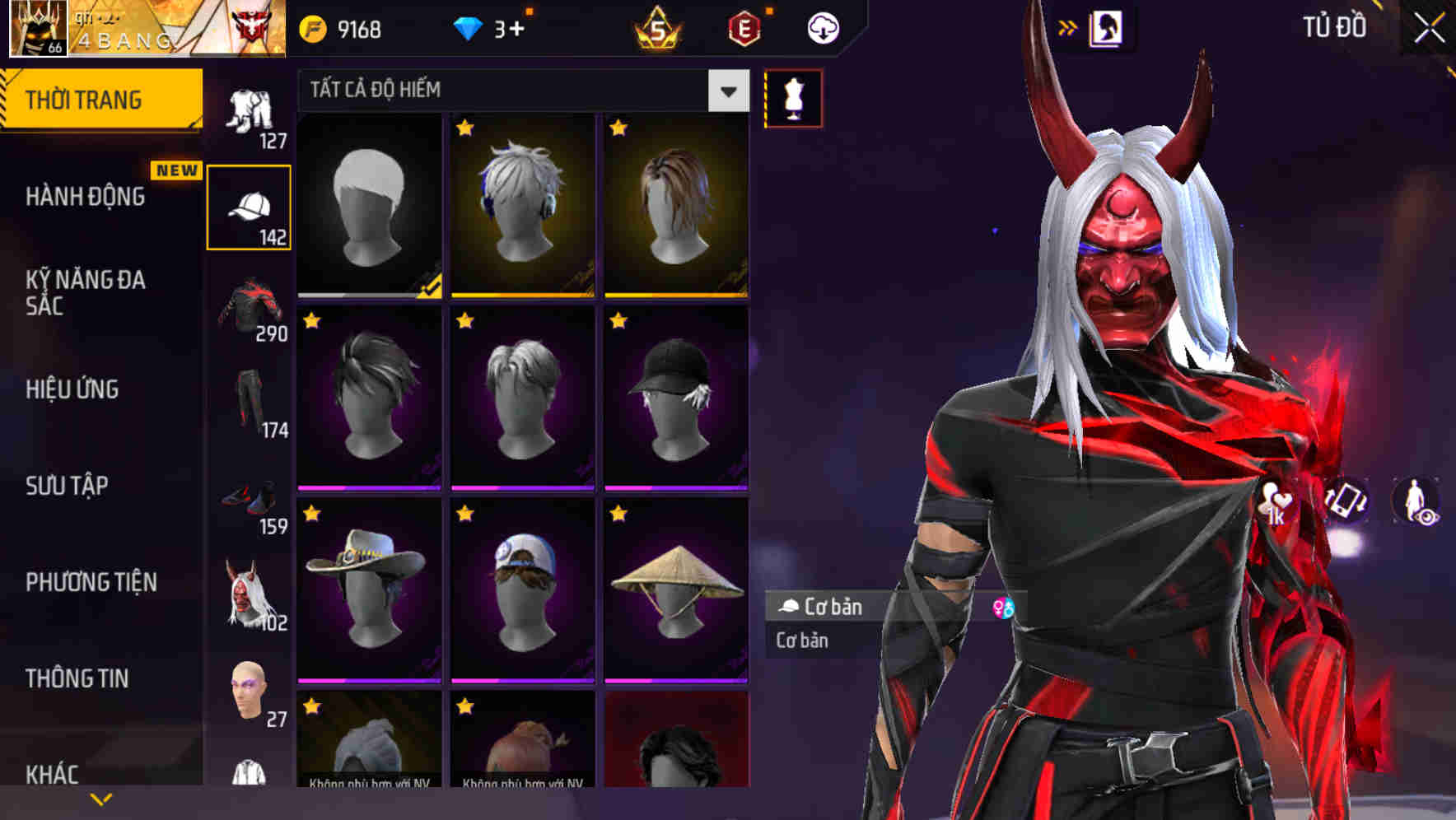Open the character profile card icon near TỦ ĐỒ
This screenshot has width=1456, height=820.
point(1108,26)
